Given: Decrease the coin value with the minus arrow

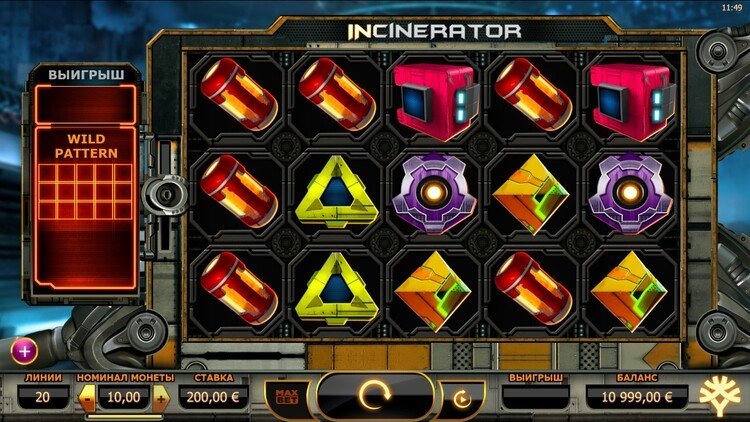Looking at the screenshot, I should pos(88,398).
